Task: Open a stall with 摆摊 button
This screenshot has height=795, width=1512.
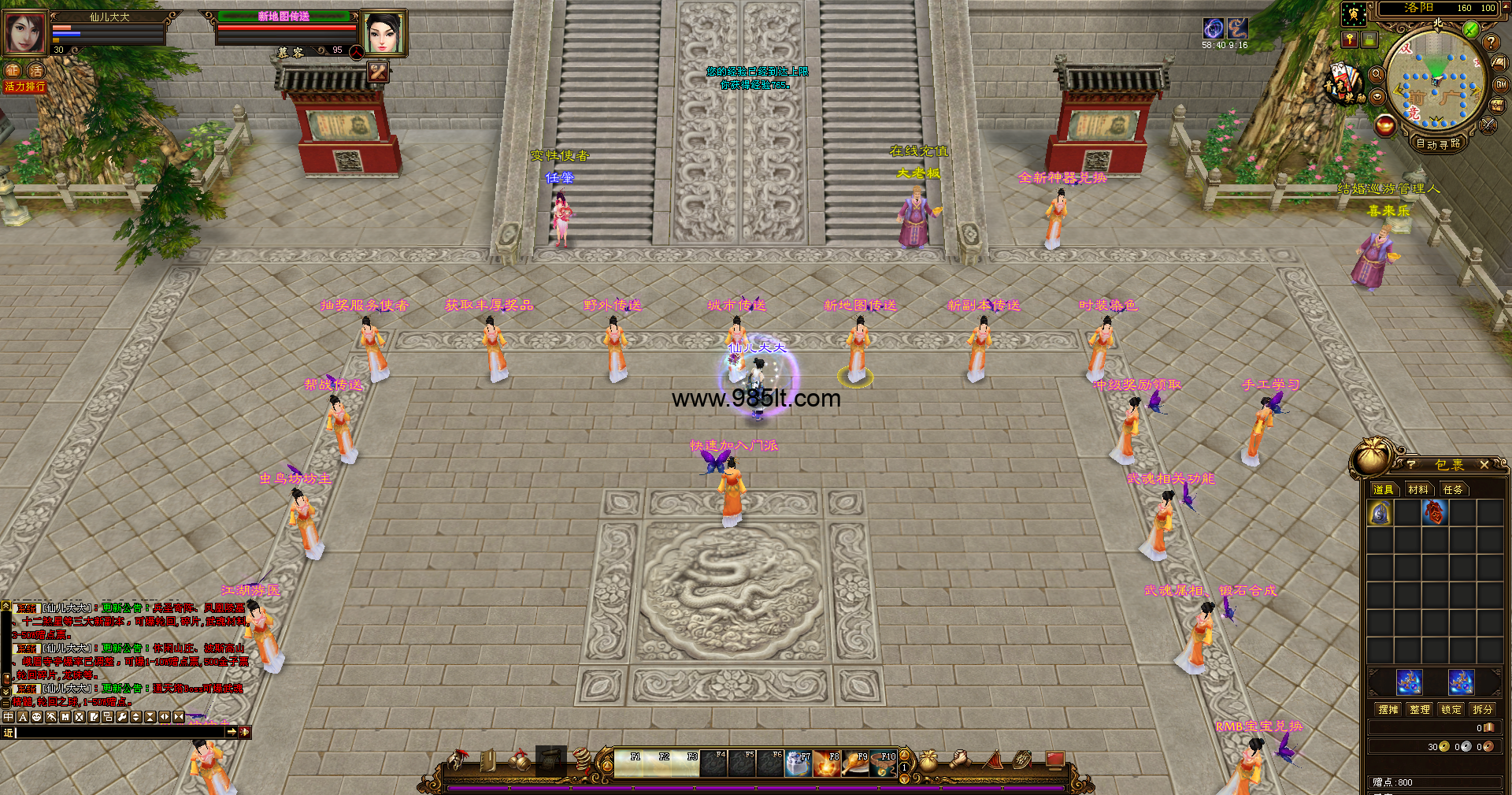Action: 1388,709
